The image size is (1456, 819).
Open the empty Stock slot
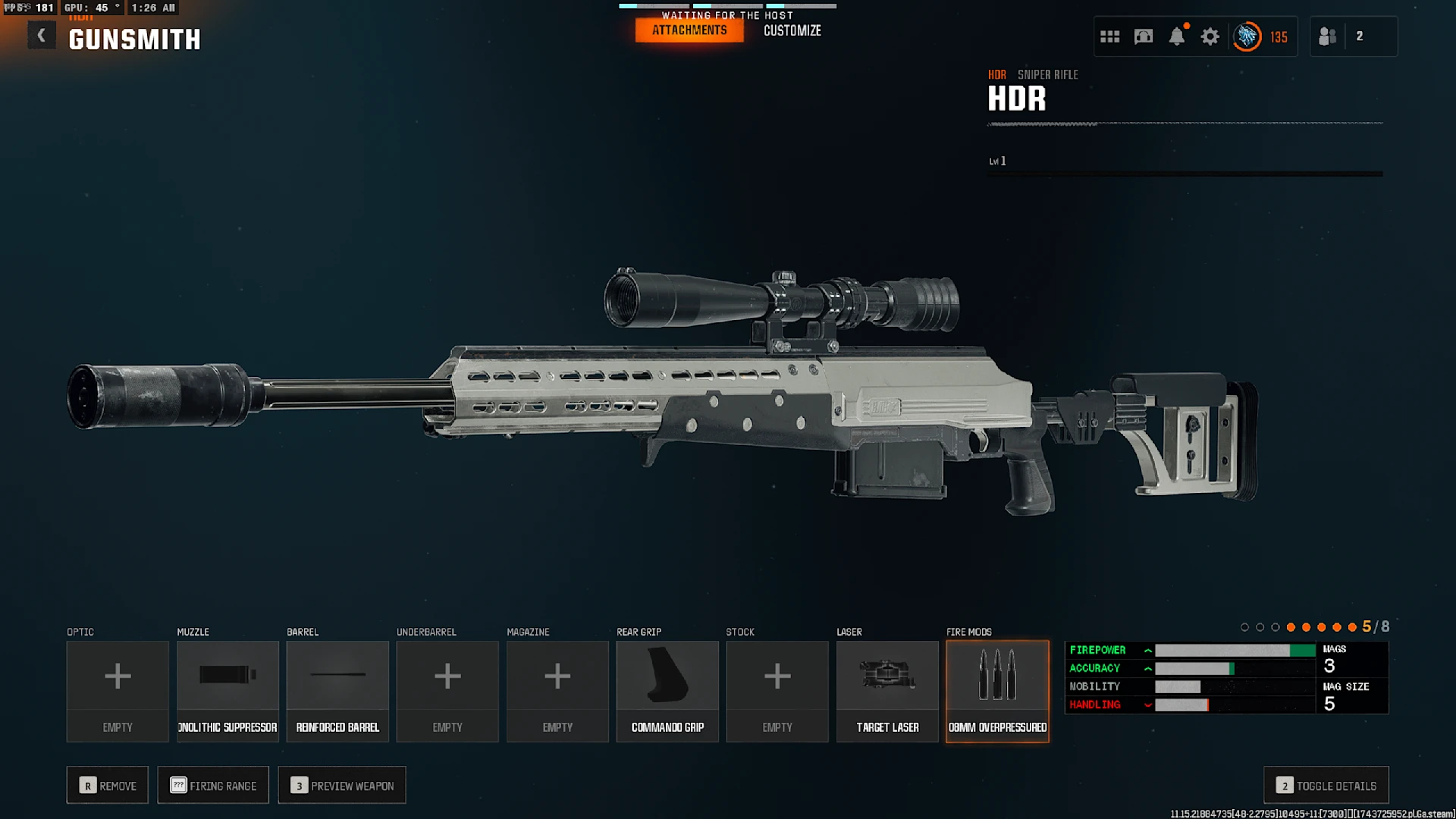click(x=777, y=691)
